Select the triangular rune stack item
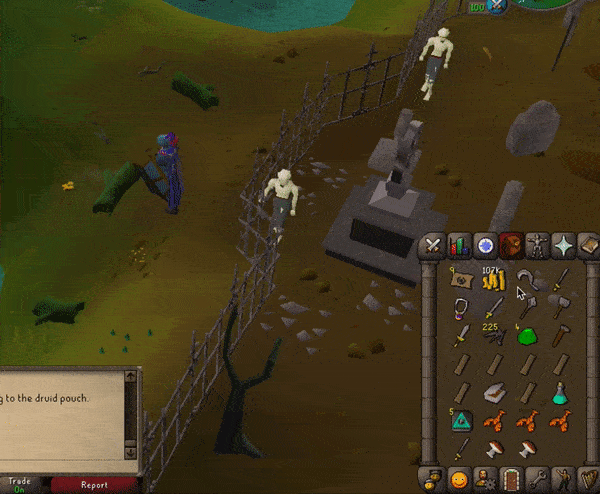This screenshot has height=494, width=600. (461, 420)
